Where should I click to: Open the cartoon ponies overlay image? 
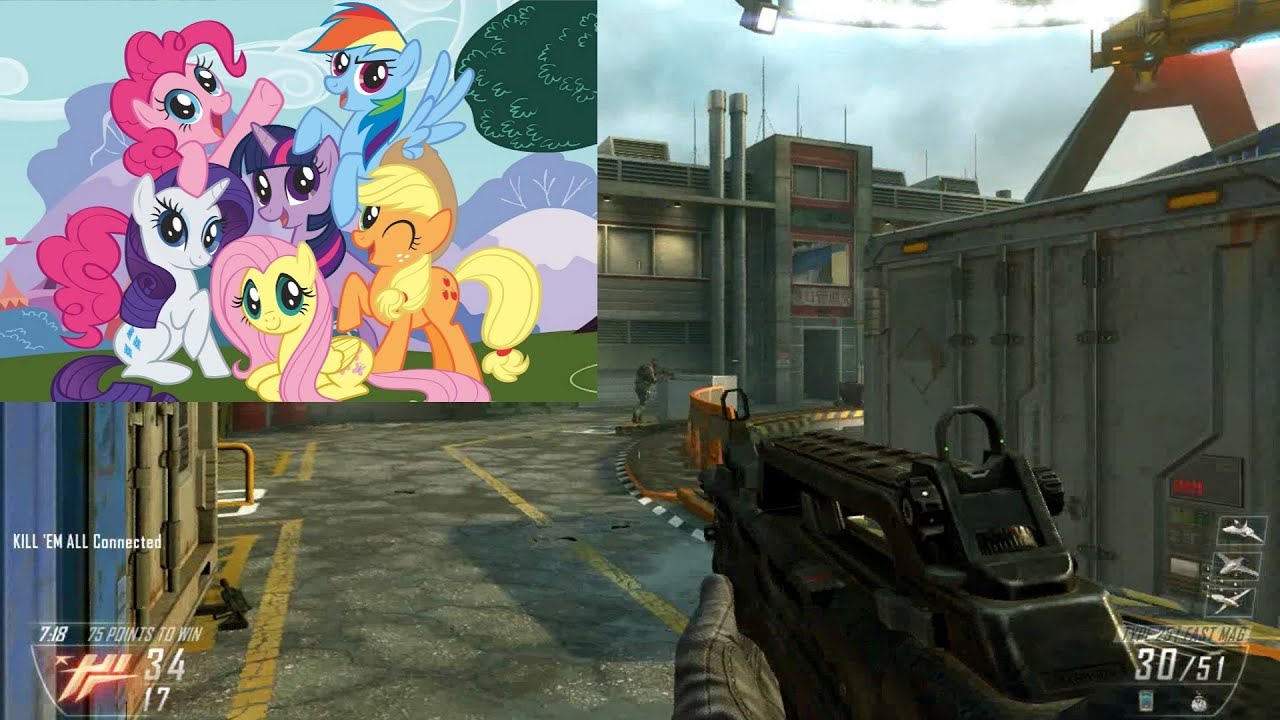(x=298, y=200)
